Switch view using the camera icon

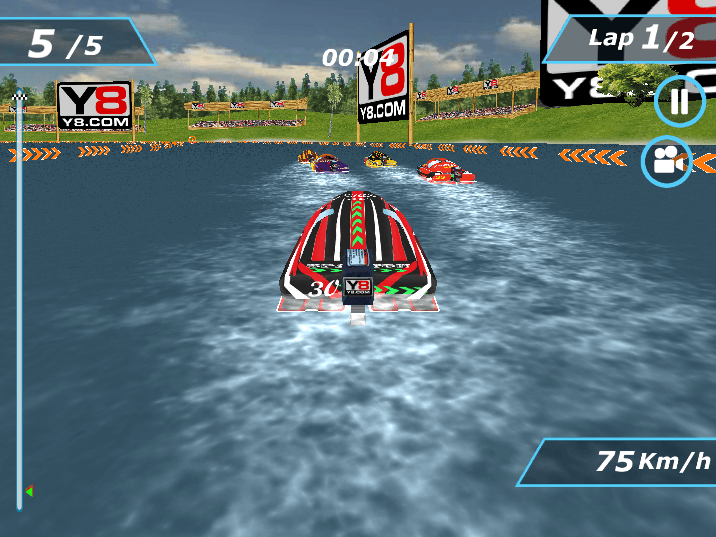666,161
